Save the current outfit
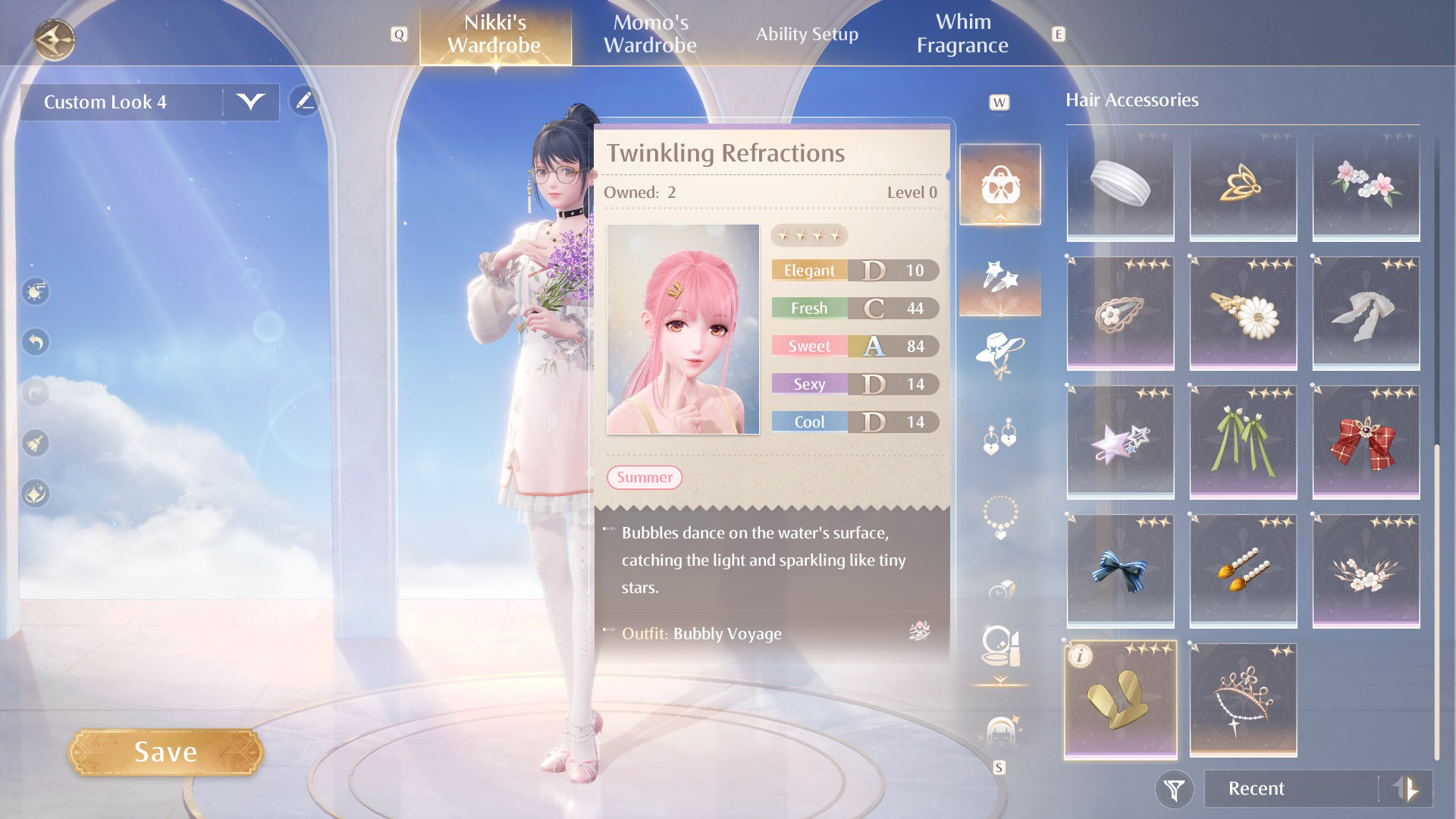The image size is (1456, 819). tap(165, 752)
